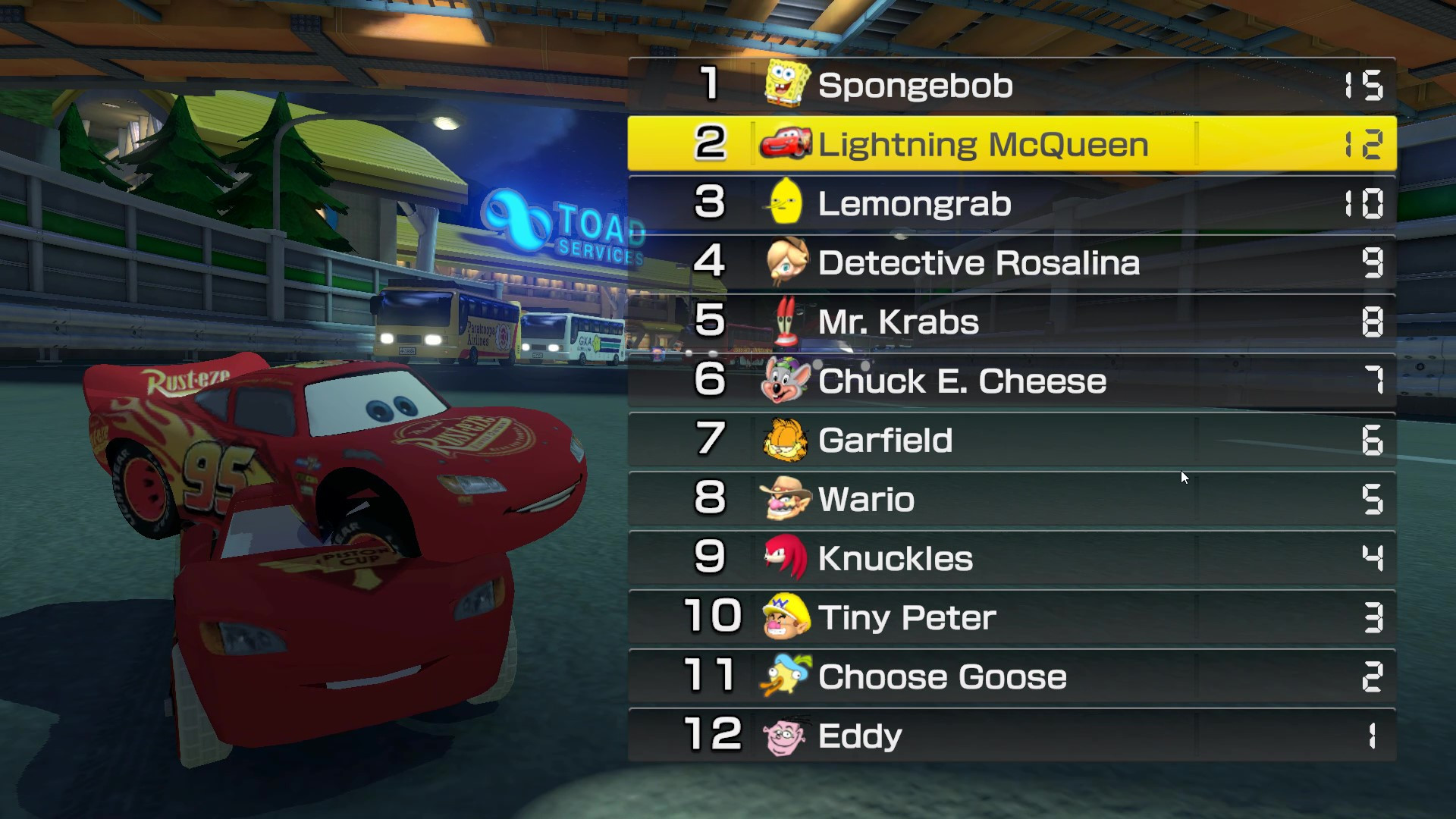This screenshot has width=1456, height=819.
Task: Select Eddy's character portrait icon
Action: tap(786, 735)
